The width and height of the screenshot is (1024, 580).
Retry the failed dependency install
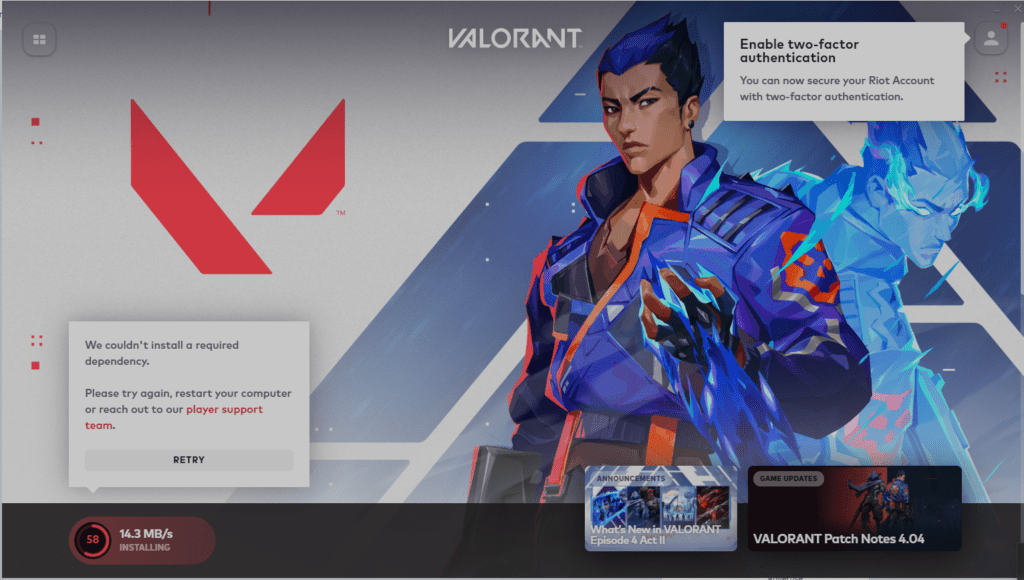click(x=189, y=460)
